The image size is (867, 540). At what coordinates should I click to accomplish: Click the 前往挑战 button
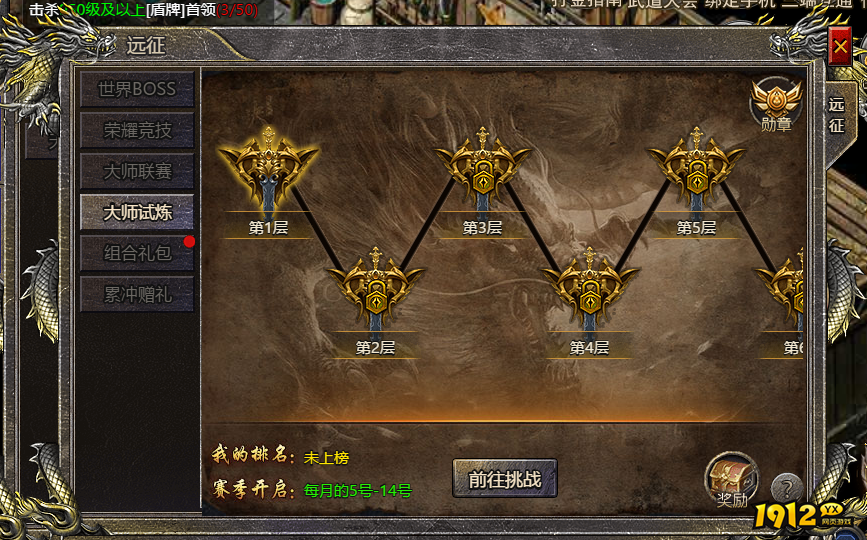[504, 479]
